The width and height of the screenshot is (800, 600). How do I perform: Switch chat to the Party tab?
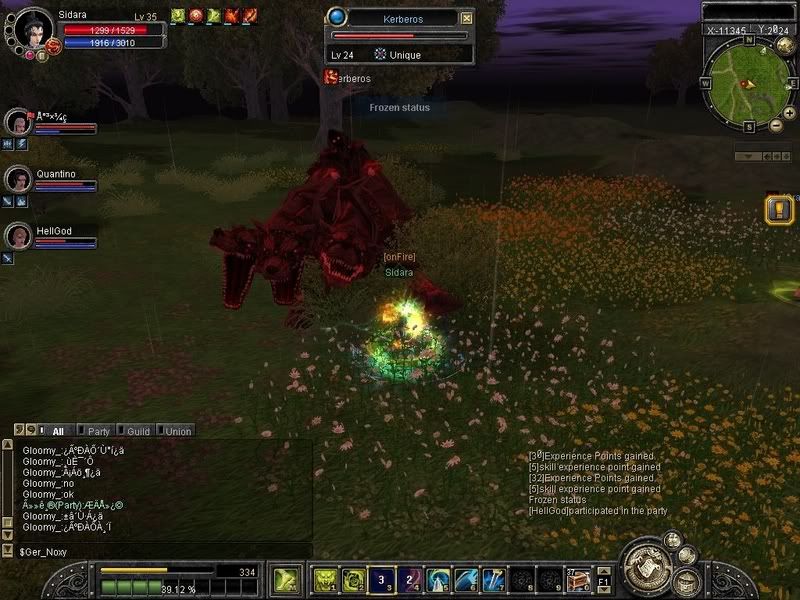click(x=98, y=431)
